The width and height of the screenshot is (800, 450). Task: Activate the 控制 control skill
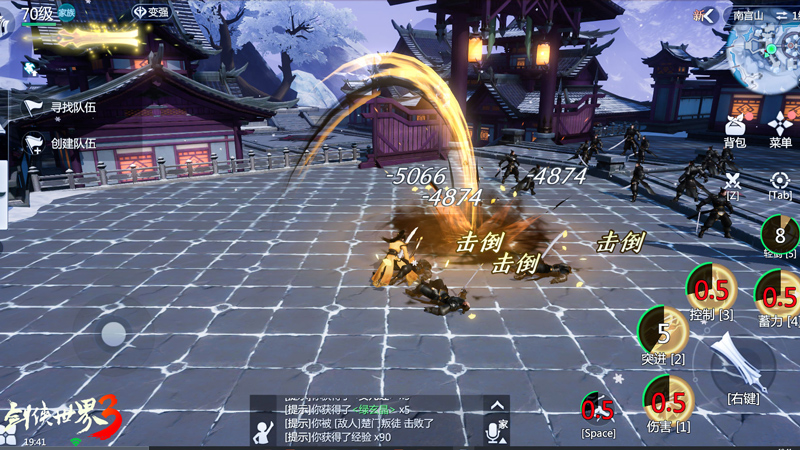pyautogui.click(x=711, y=290)
